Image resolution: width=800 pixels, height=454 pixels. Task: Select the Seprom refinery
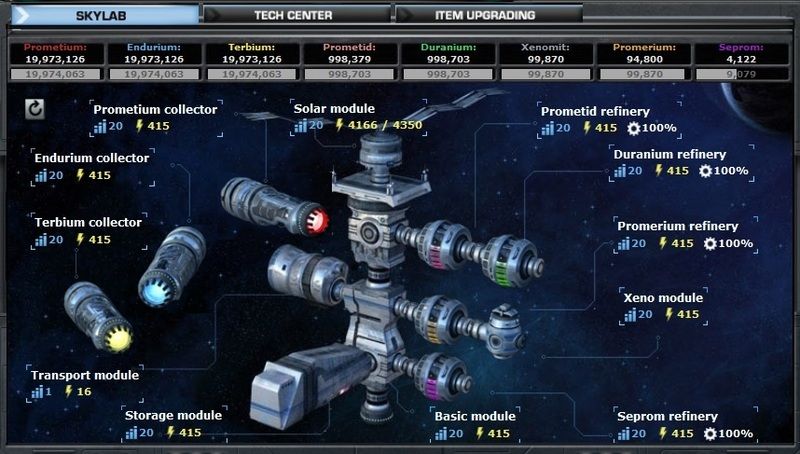click(x=667, y=416)
